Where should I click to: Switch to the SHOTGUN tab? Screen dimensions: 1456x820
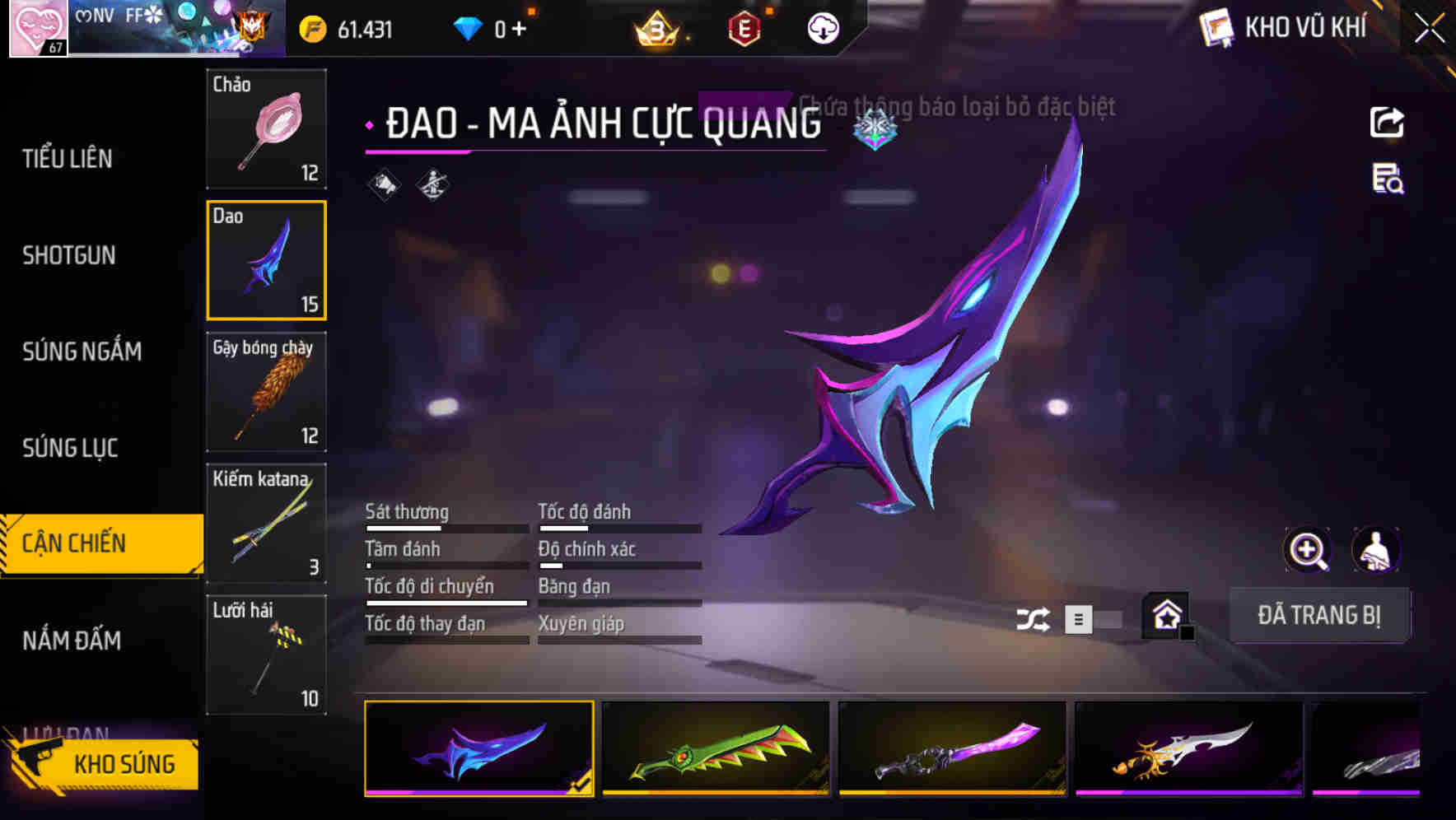(68, 255)
